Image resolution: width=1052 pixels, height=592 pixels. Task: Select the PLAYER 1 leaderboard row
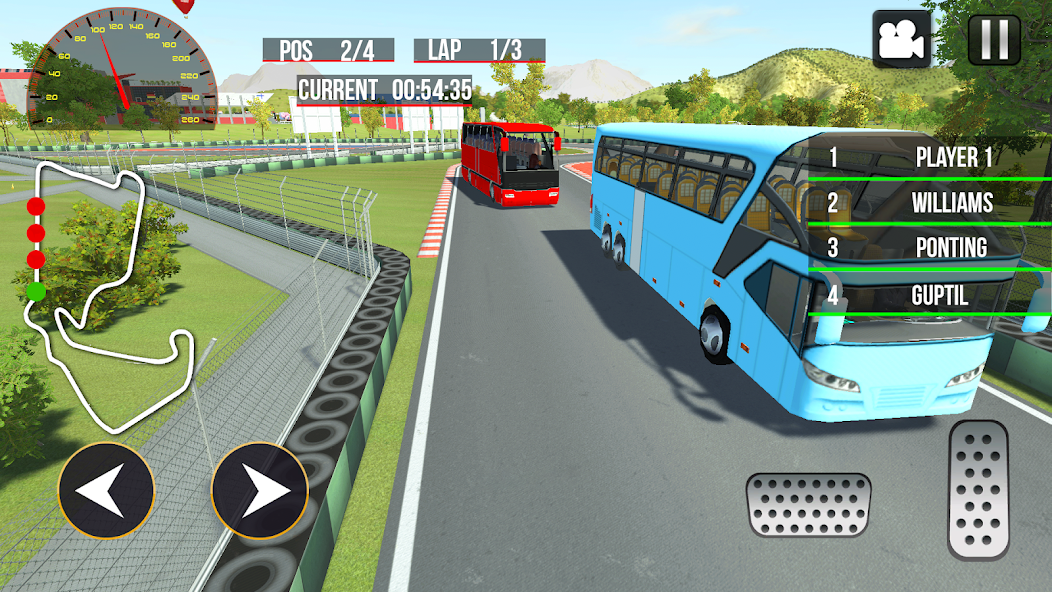(928, 157)
